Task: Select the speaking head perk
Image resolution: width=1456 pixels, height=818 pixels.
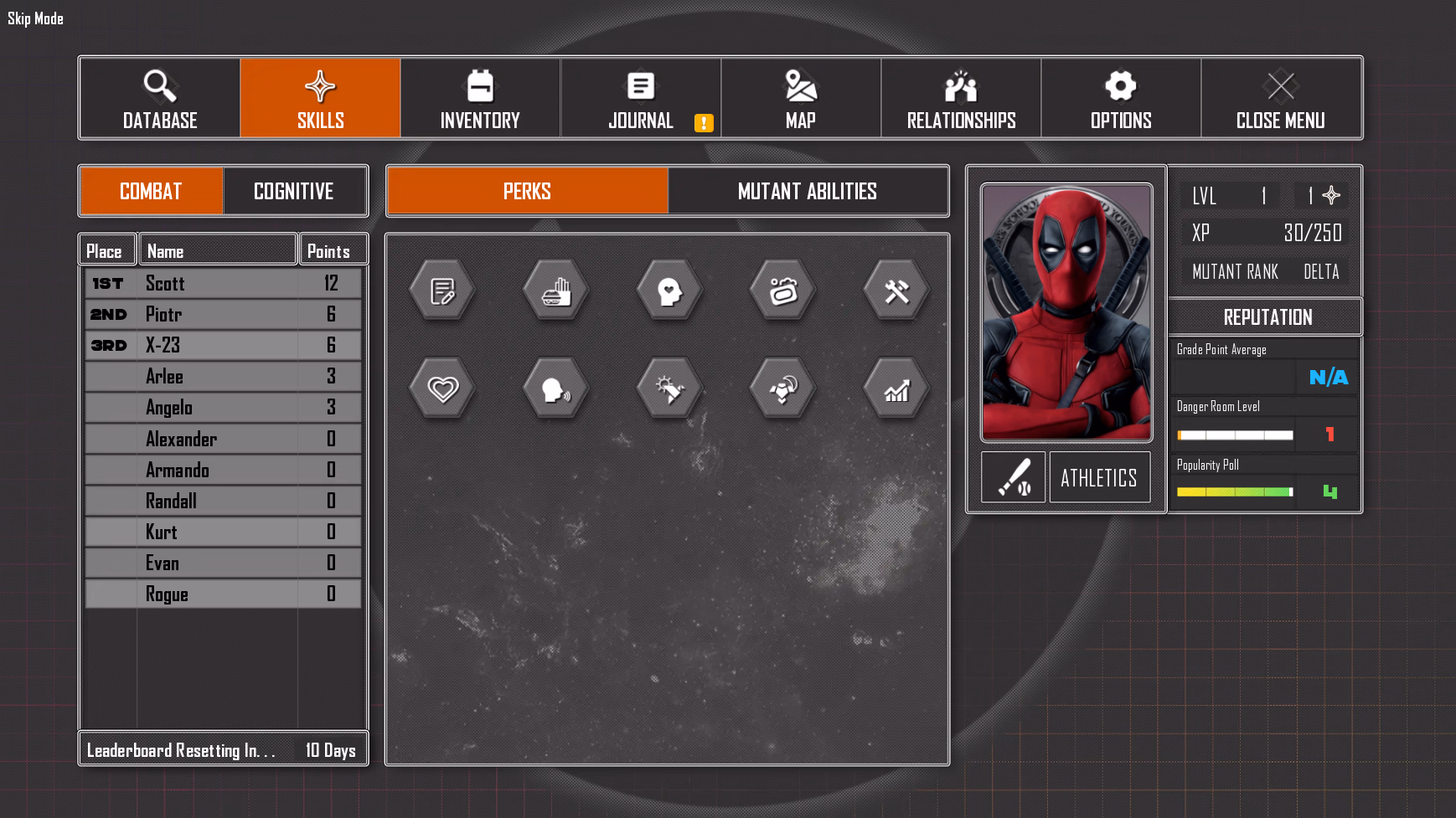Action: tap(556, 388)
